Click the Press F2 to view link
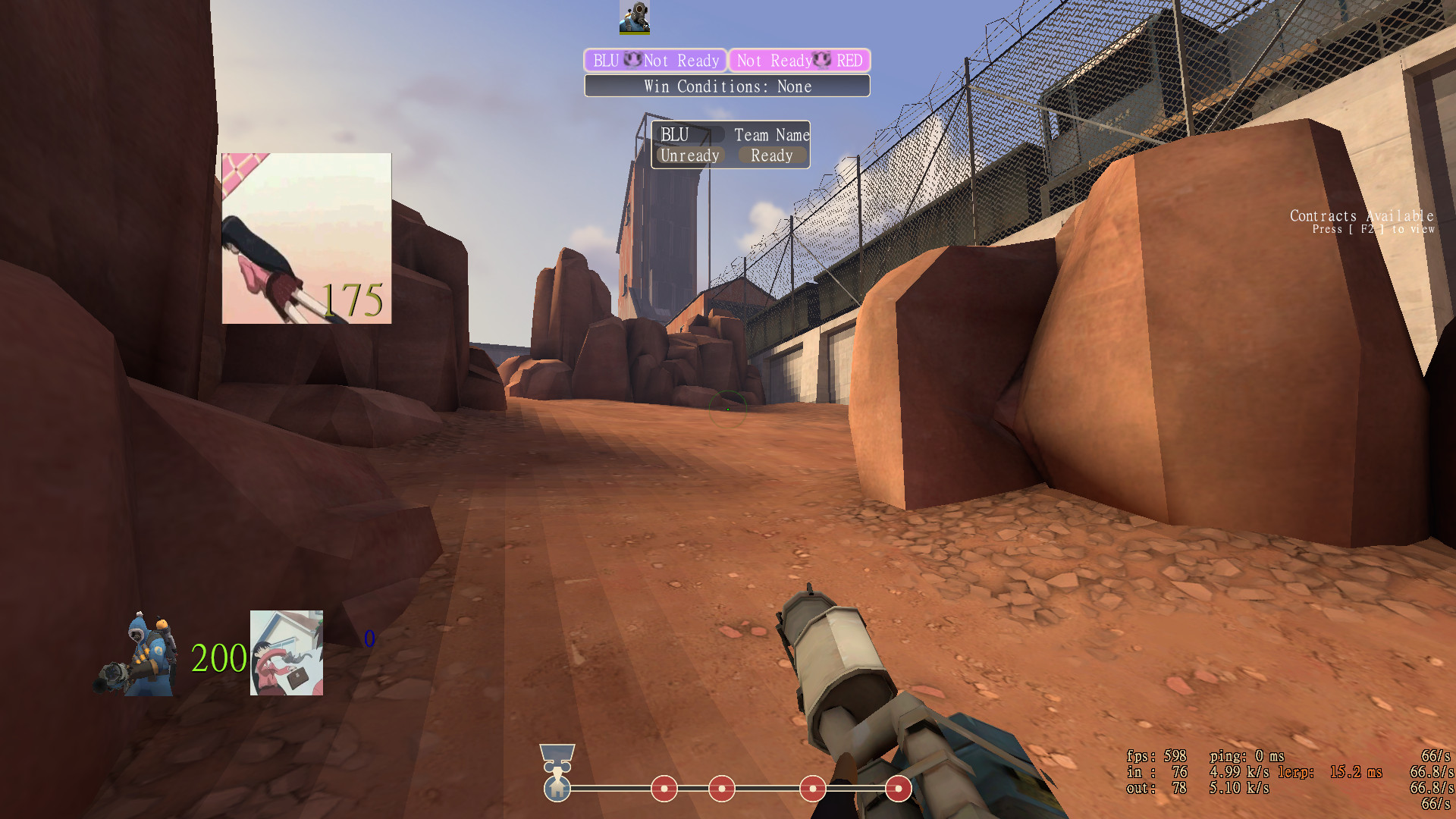This screenshot has height=819, width=1456. (x=1373, y=228)
